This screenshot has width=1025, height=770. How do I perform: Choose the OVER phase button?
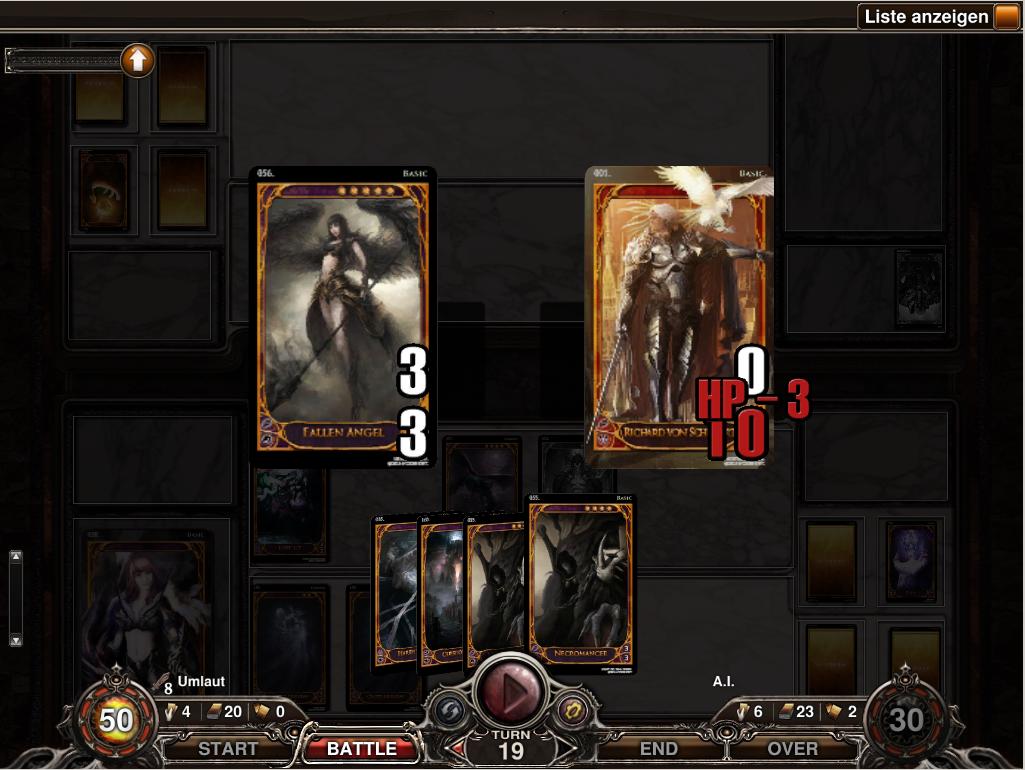coord(793,748)
